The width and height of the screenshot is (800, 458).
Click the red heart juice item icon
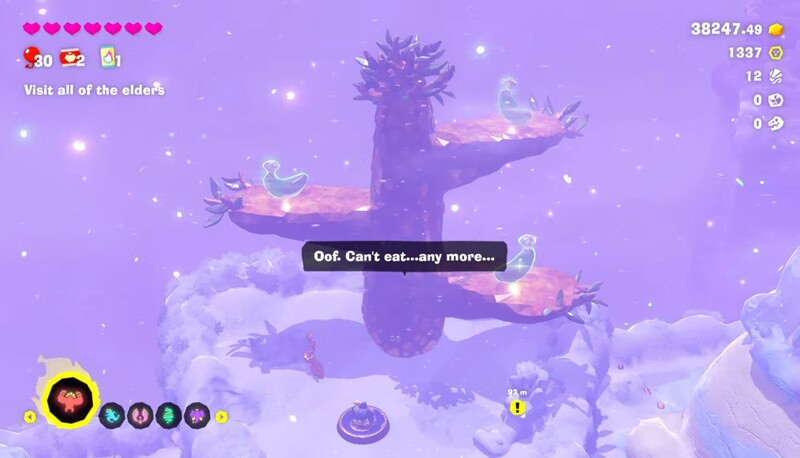coord(71,58)
